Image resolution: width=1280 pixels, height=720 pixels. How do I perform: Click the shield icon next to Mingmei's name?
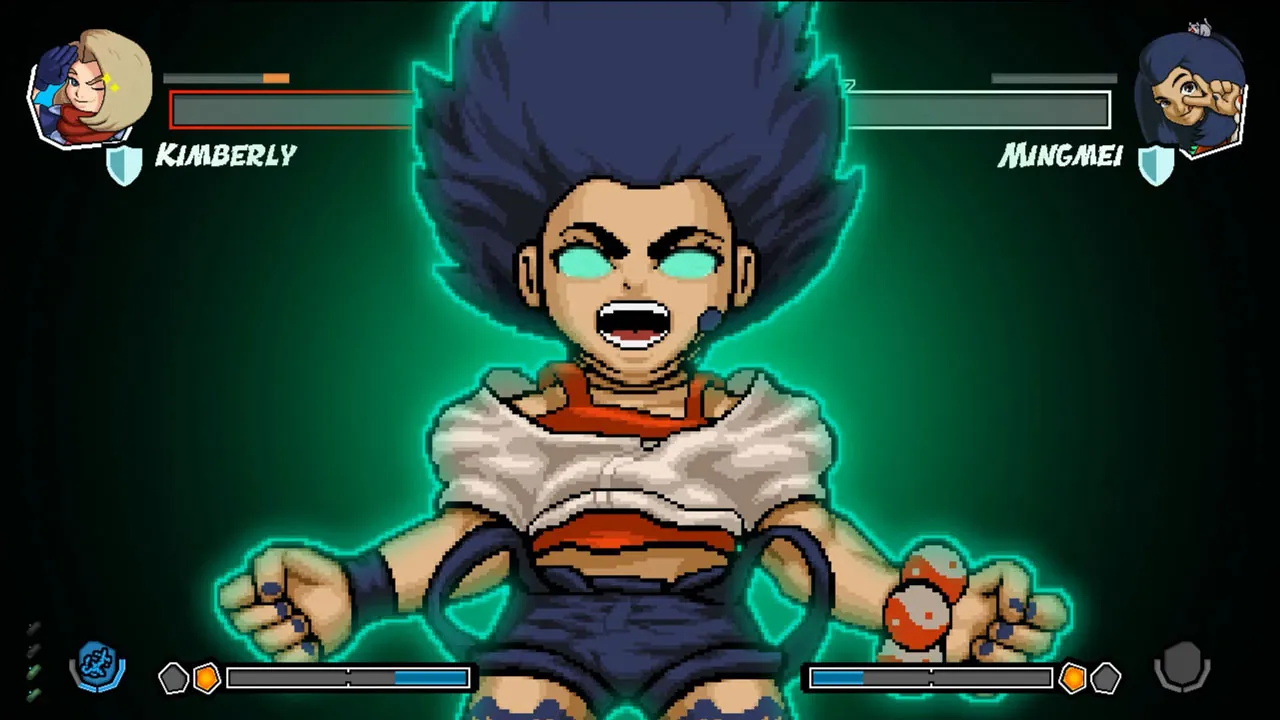tap(1157, 166)
